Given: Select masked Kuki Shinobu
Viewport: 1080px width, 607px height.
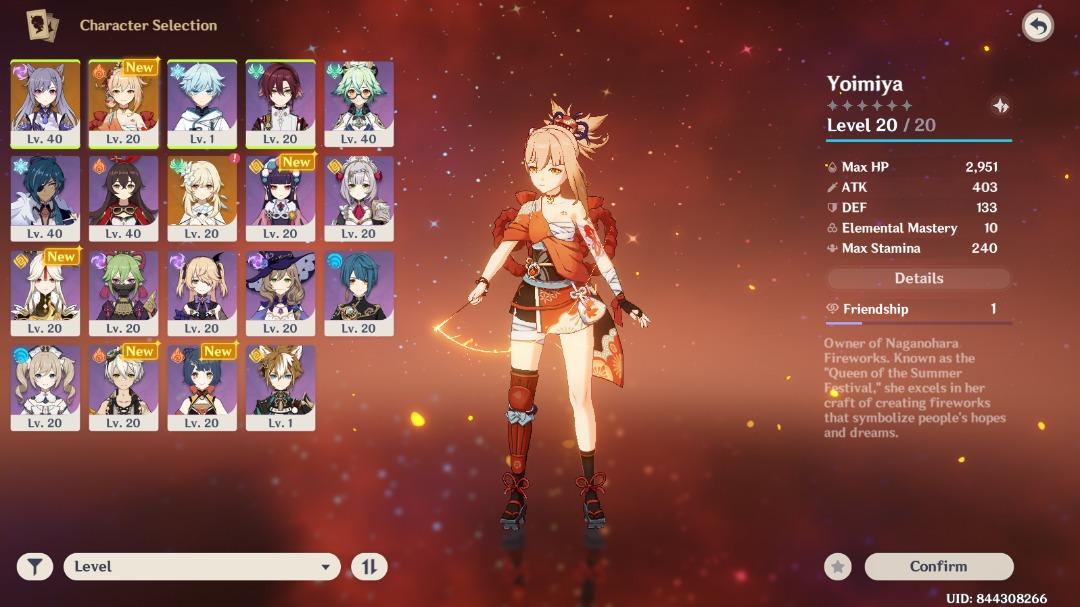Looking at the screenshot, I should pos(123,292).
